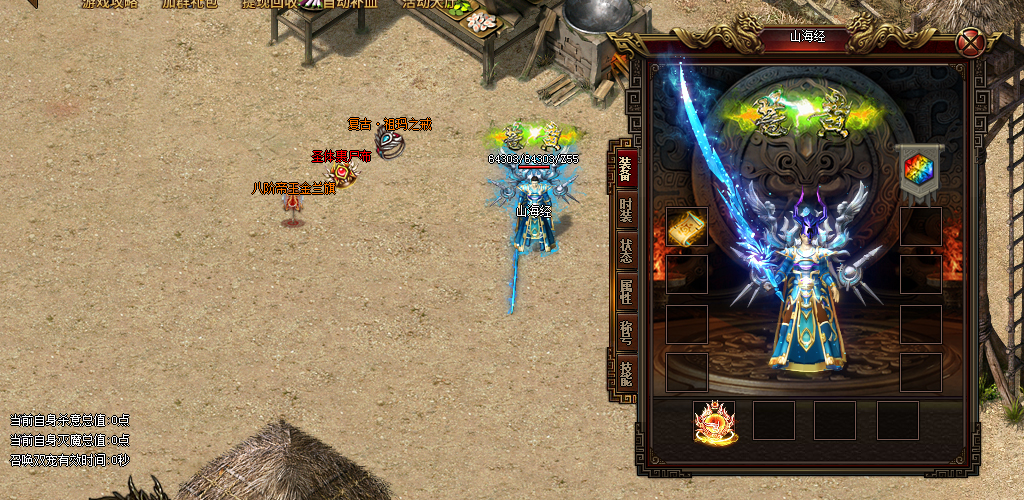Viewport: 1024px width, 500px height.
Task: Open the 游戏攻略 game guide menu
Action: tap(108, 4)
